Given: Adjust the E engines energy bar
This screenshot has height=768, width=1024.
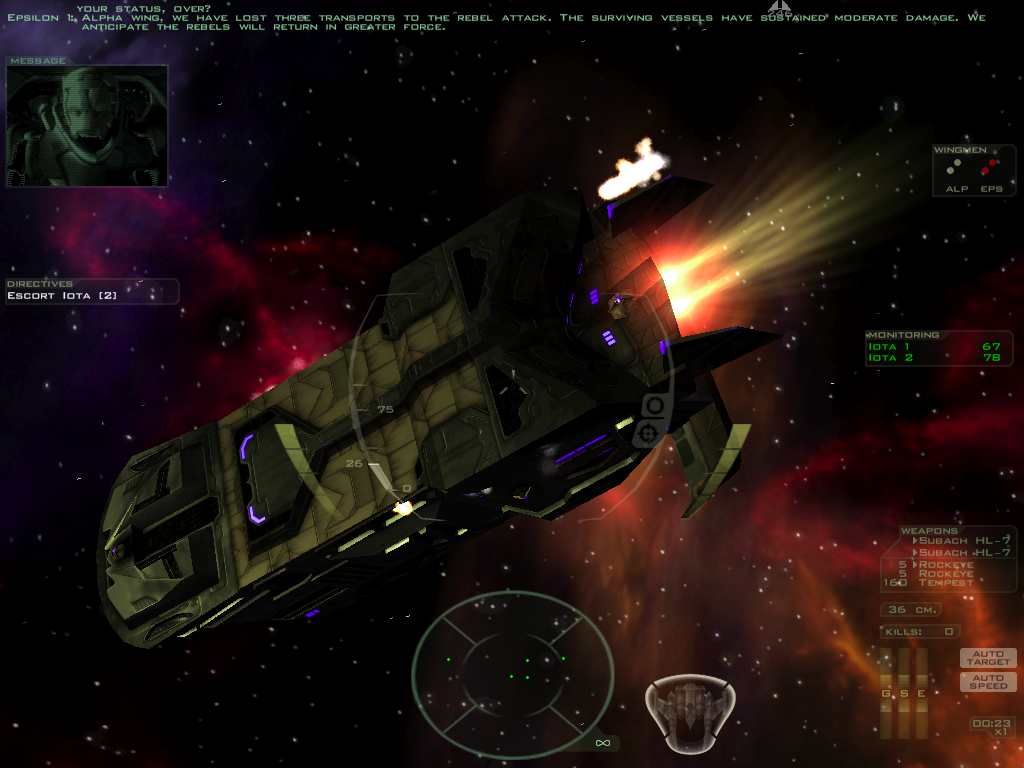Looking at the screenshot, I should pyautogui.click(x=922, y=693).
